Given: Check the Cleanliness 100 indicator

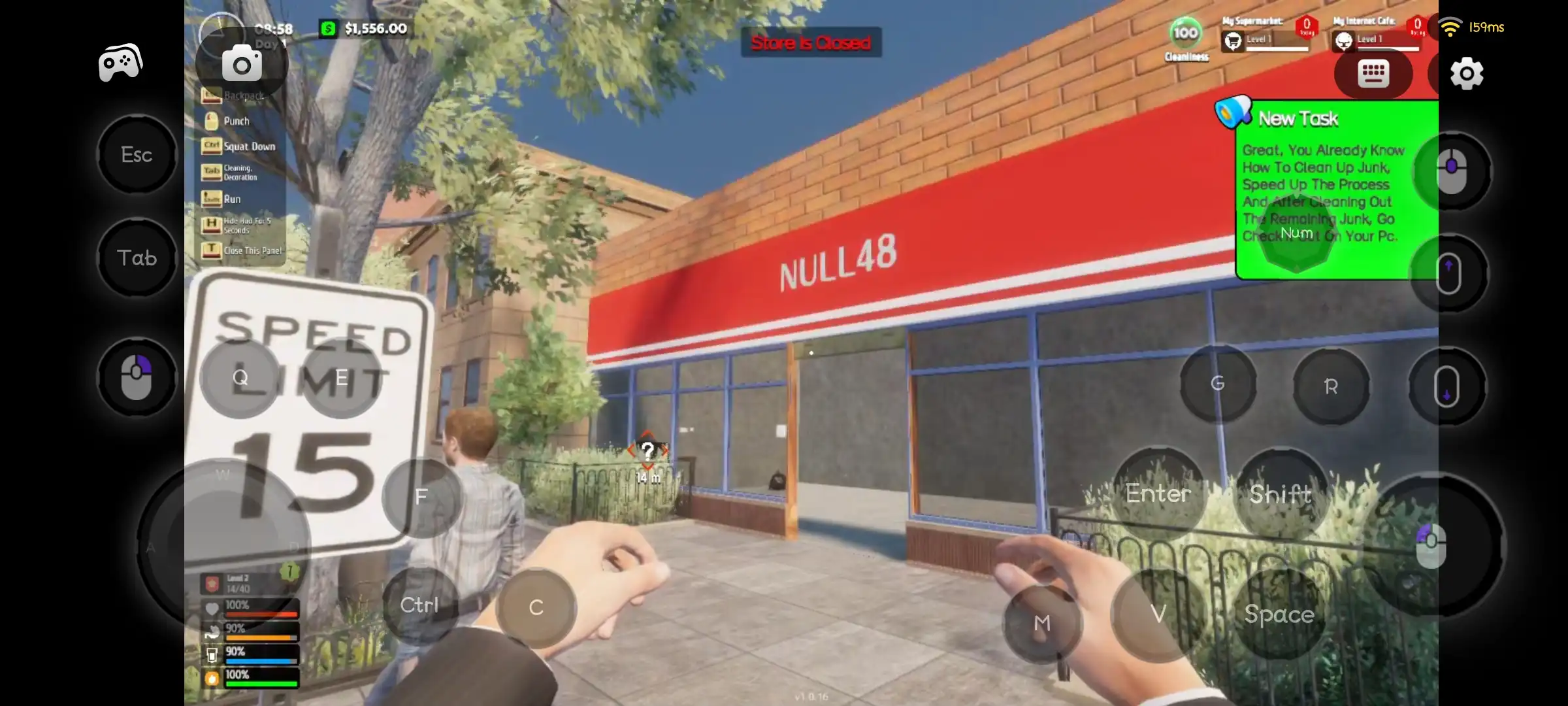Looking at the screenshot, I should 1185,34.
